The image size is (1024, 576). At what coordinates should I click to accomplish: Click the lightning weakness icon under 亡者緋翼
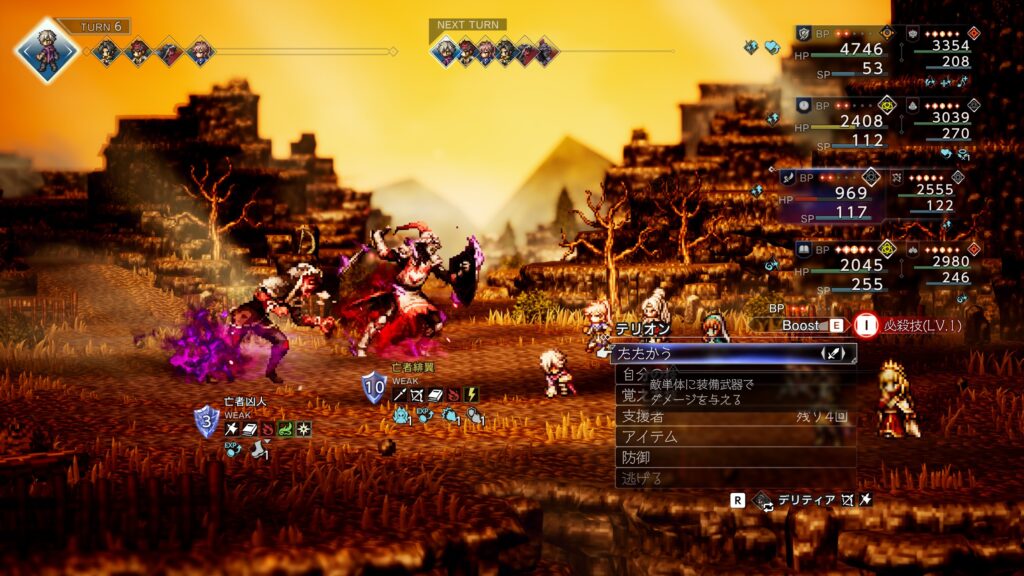pos(472,395)
